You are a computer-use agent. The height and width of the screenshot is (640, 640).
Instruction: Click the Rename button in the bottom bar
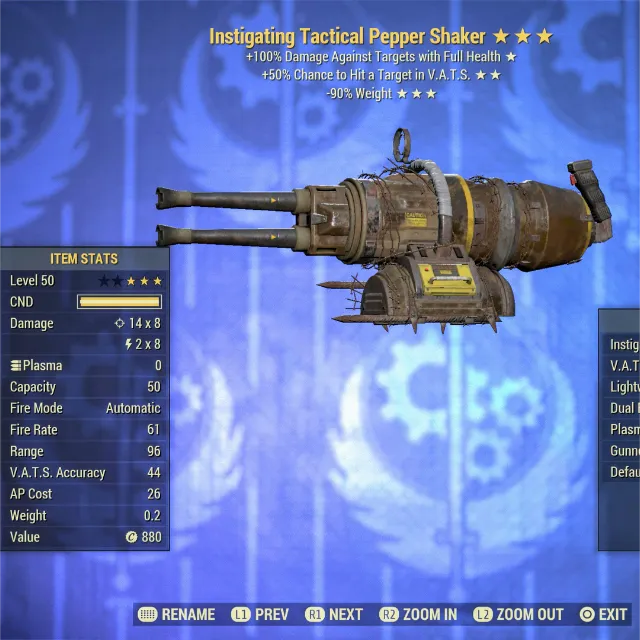(178, 615)
